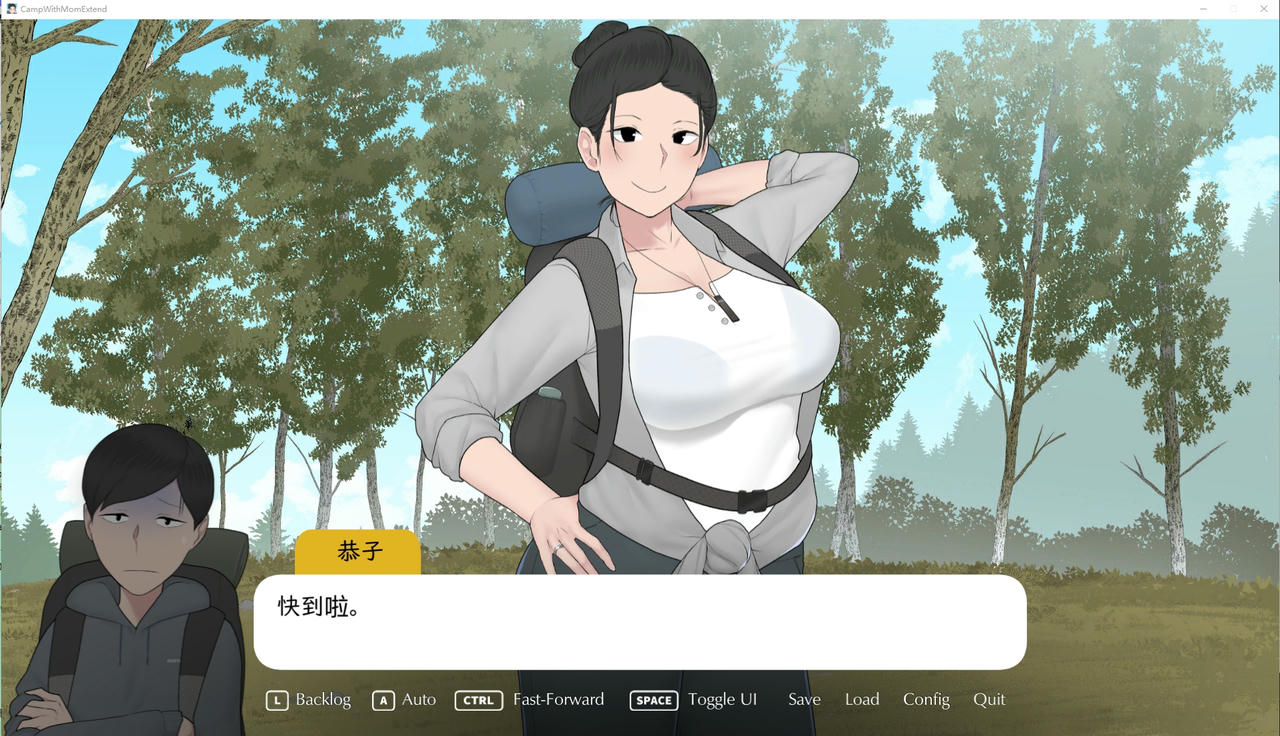Click the SPACE badge beside Toggle UI

[653, 700]
